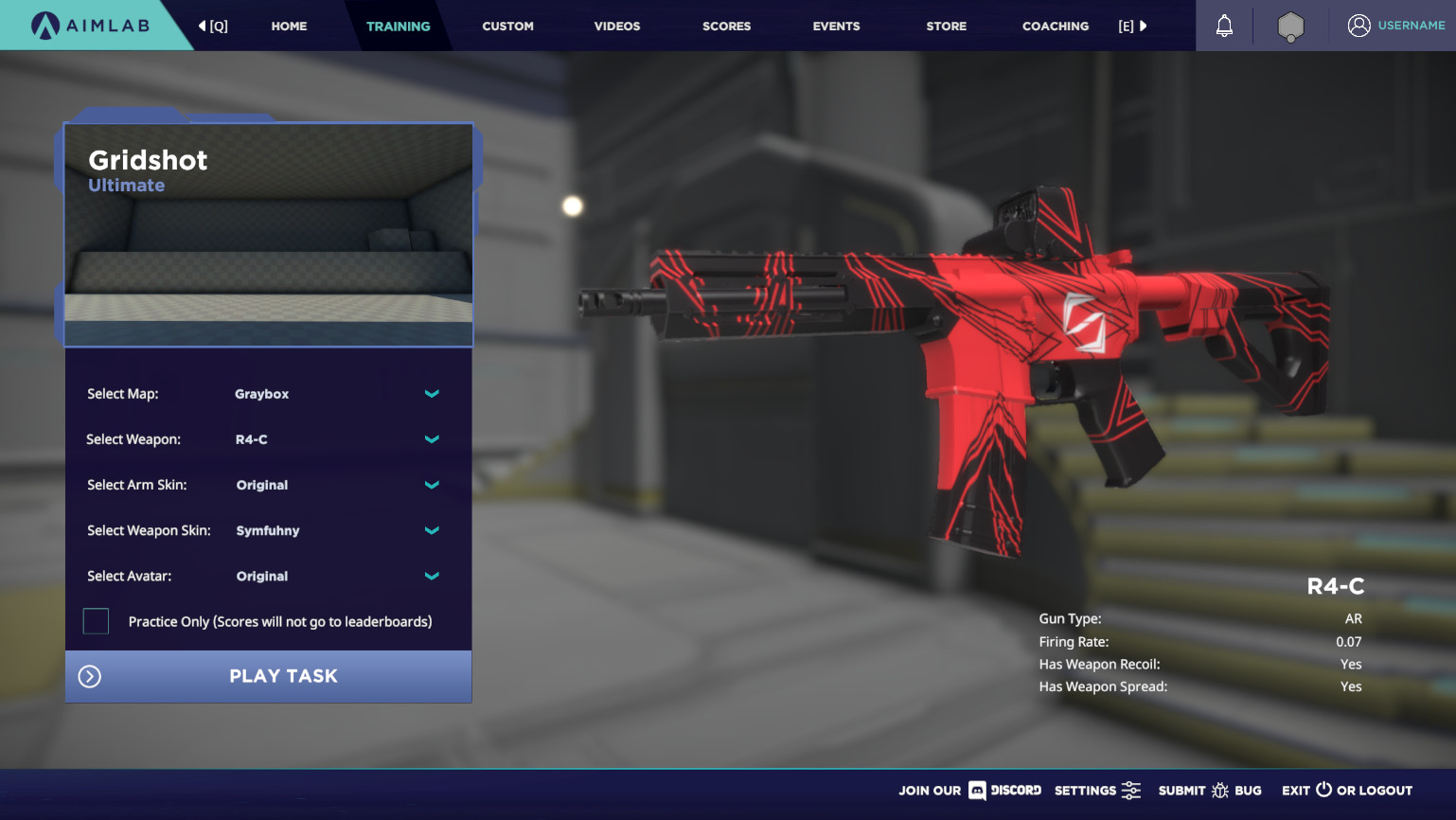Open notifications via the bell icon
Image resolution: width=1456 pixels, height=820 pixels.
[1223, 26]
